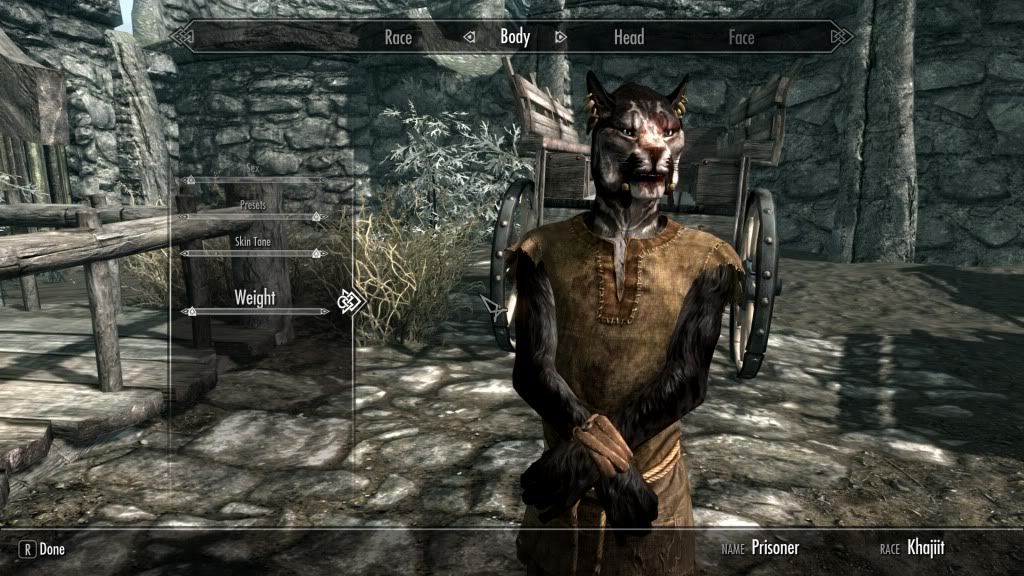Change the Presets slider

click(x=255, y=216)
